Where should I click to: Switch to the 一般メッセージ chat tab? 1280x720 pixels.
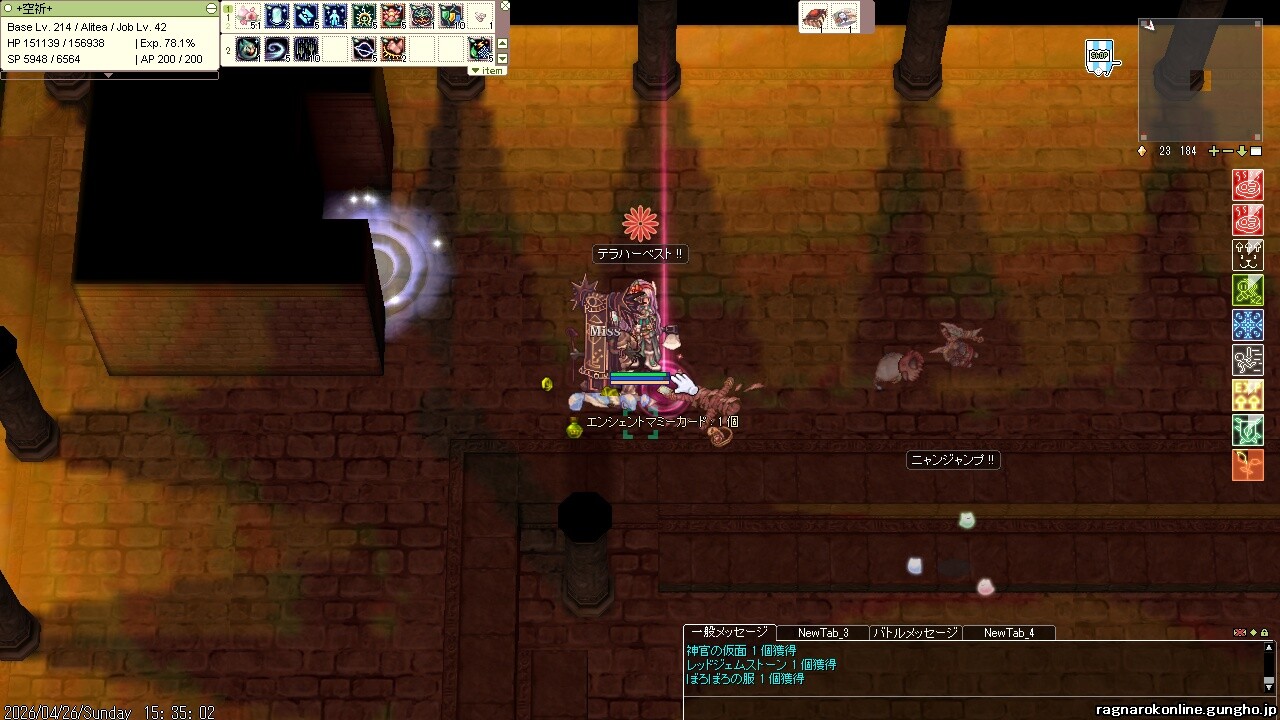tap(729, 632)
